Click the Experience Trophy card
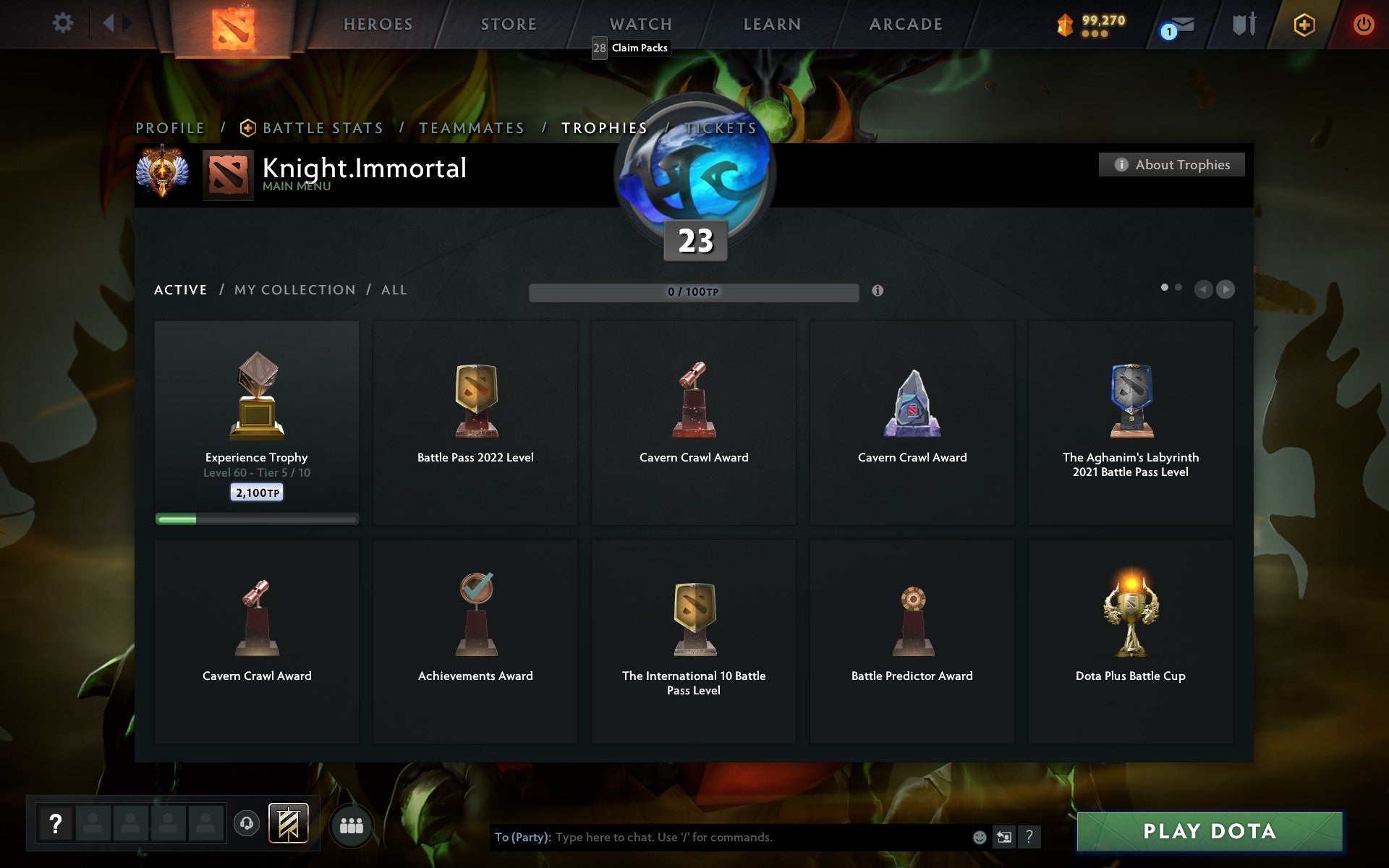1389x868 pixels. point(256,423)
